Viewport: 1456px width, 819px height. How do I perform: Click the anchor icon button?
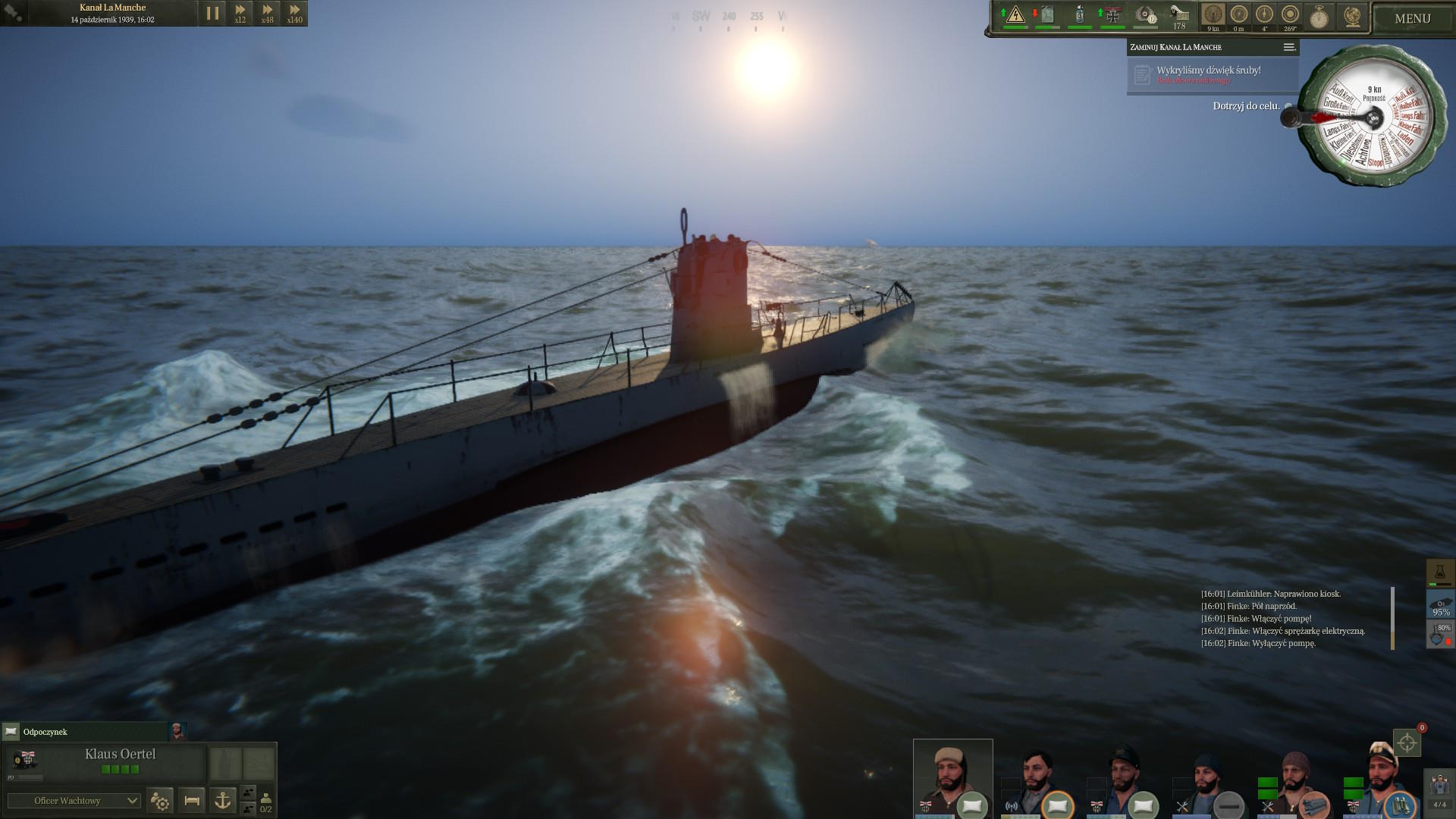pyautogui.click(x=222, y=800)
